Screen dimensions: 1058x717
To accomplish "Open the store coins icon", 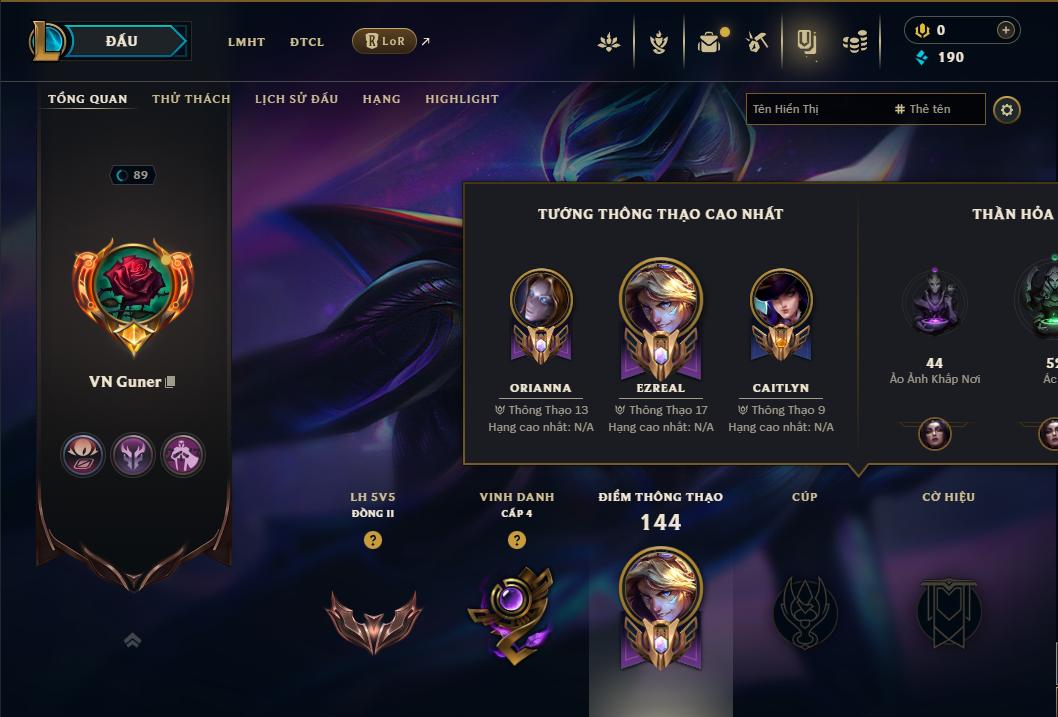I will point(855,42).
